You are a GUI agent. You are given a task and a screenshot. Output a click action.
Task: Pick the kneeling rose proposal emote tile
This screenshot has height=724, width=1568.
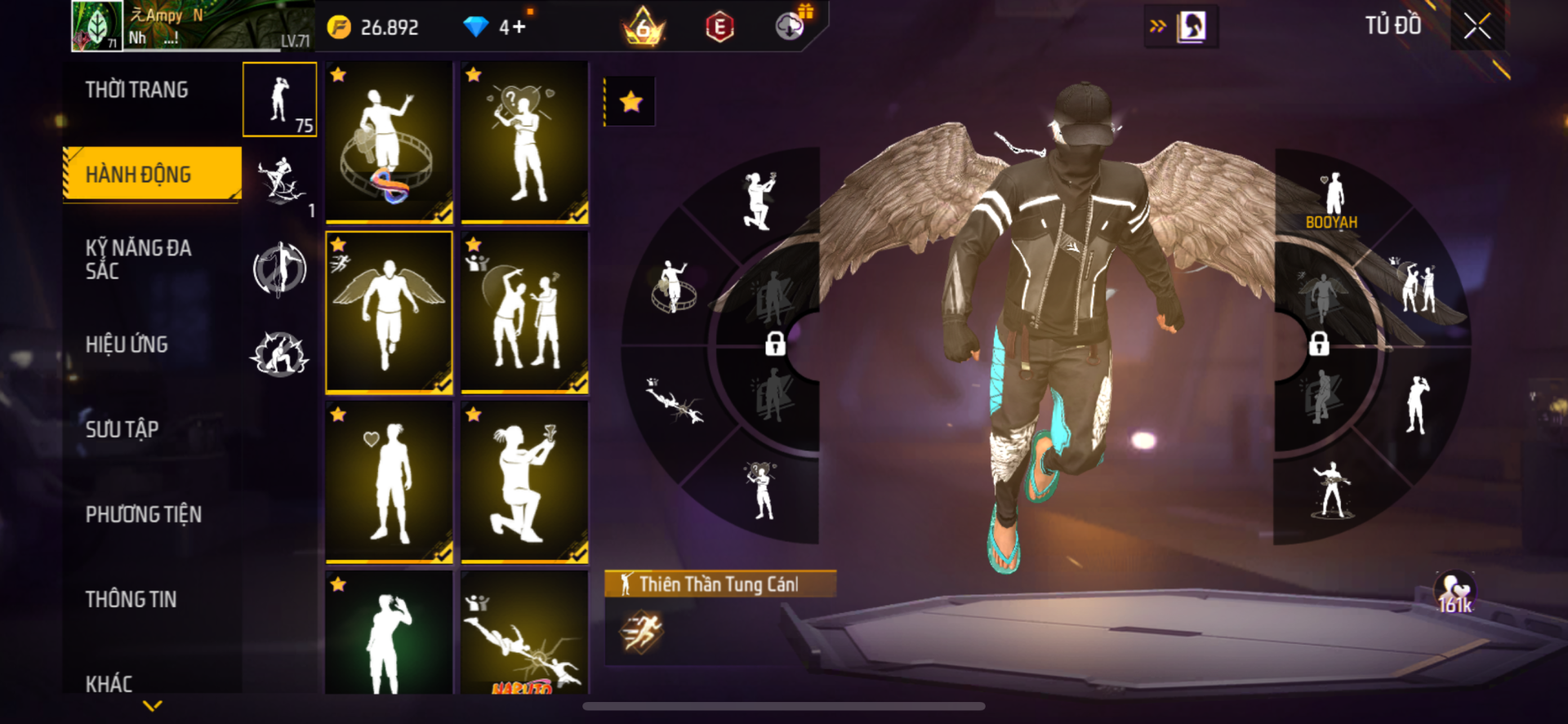[524, 482]
